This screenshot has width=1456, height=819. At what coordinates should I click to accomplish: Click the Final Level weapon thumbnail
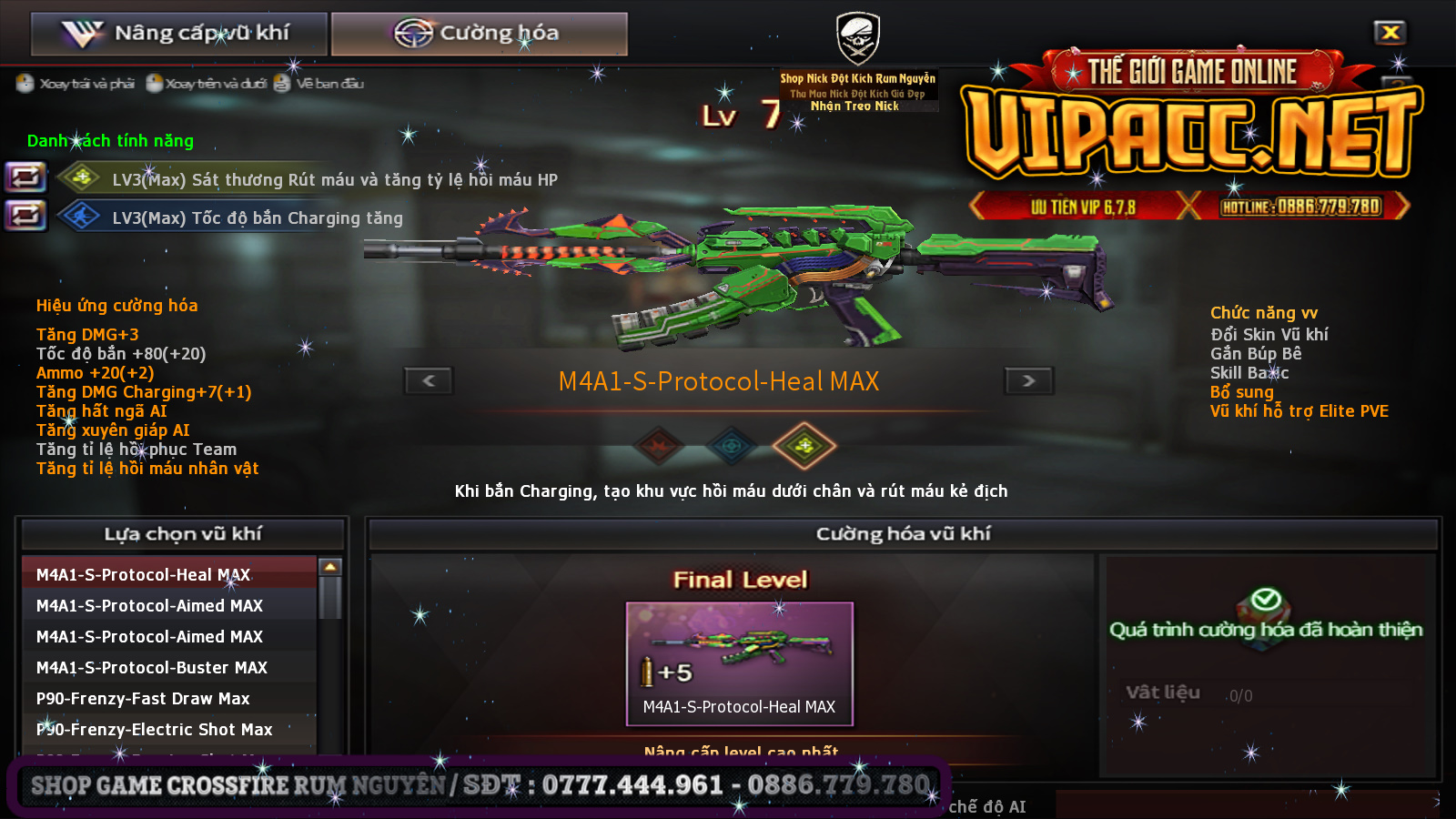point(739,662)
